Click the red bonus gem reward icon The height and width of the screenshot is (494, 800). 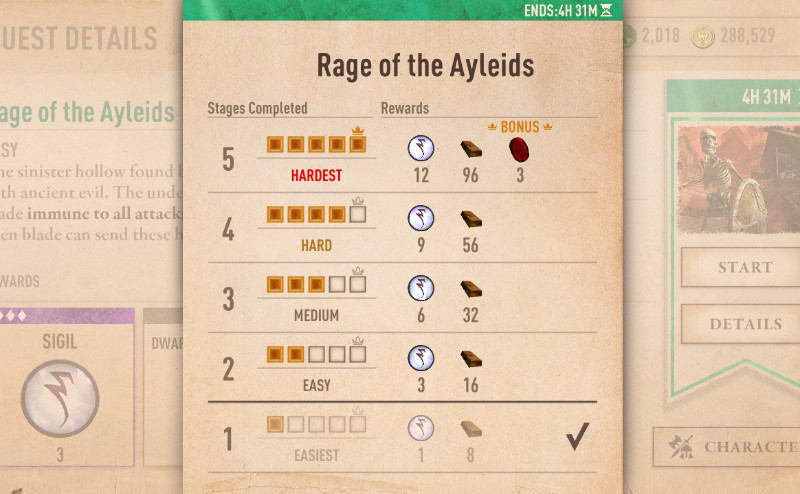click(519, 150)
